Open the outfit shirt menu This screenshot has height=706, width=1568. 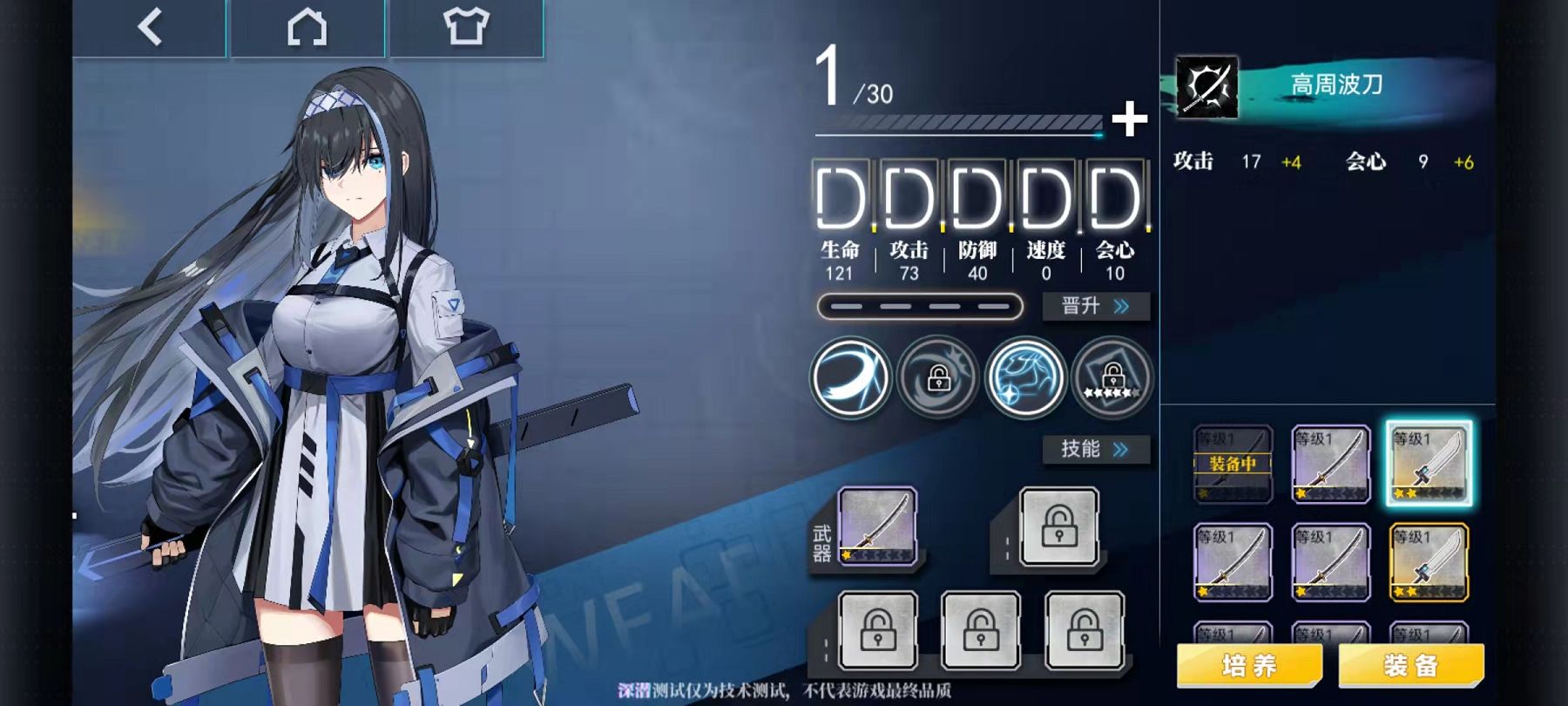pyautogui.click(x=465, y=27)
